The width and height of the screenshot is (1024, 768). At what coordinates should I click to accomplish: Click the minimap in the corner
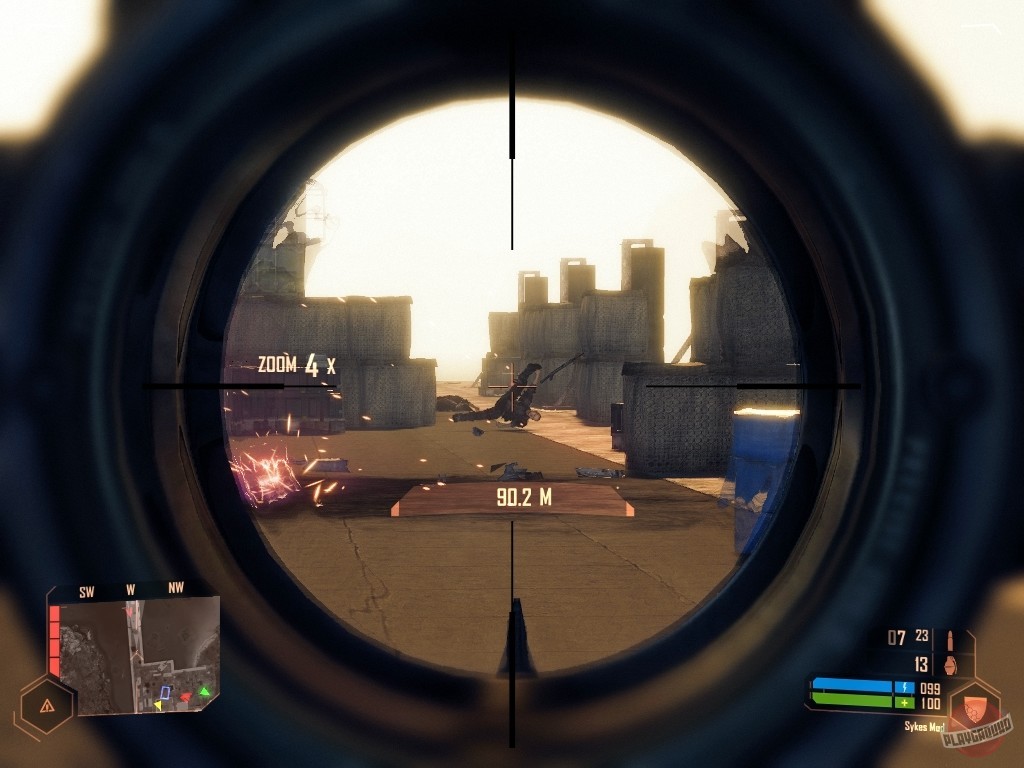[x=133, y=655]
